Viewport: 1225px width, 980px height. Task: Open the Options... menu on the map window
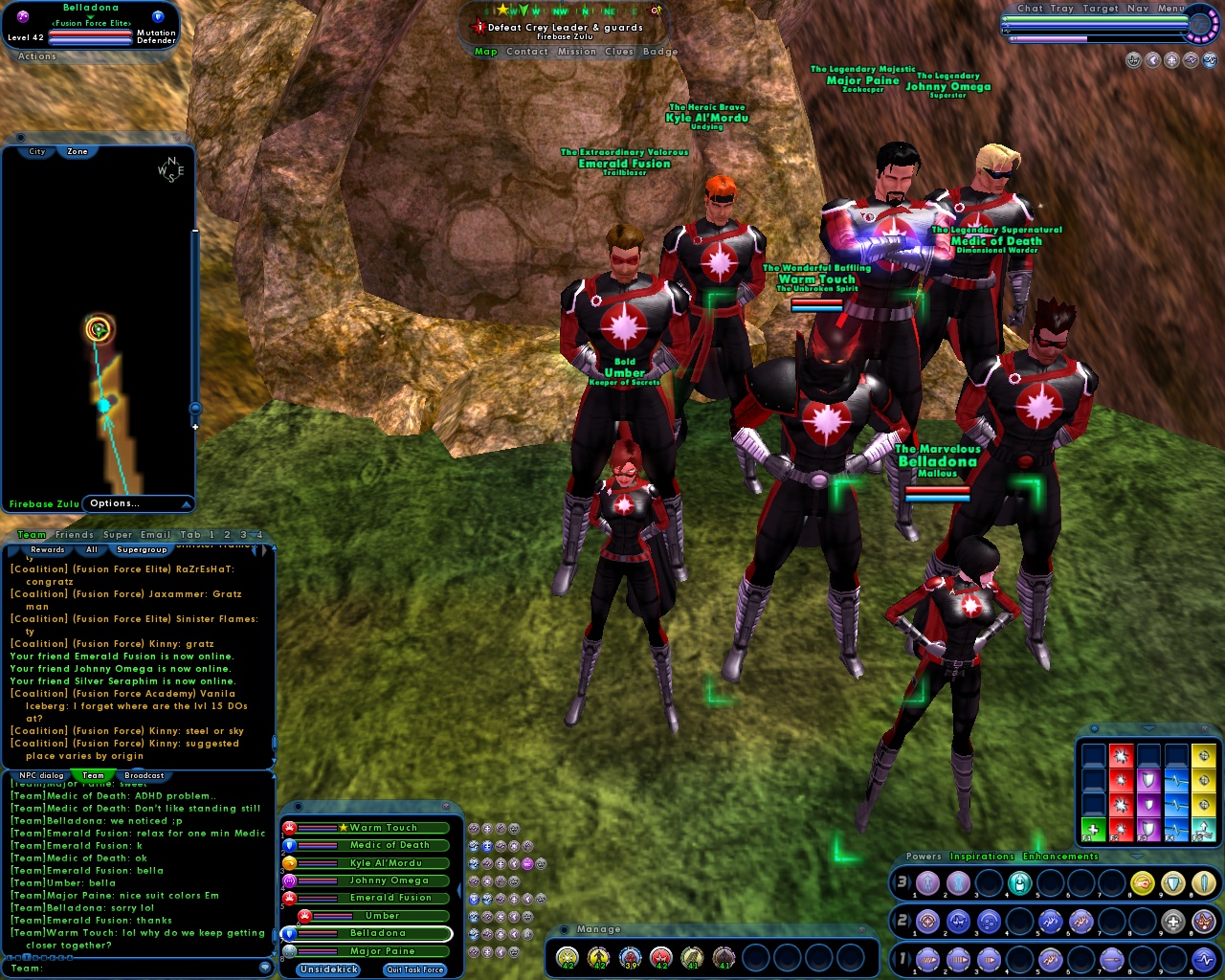115,503
